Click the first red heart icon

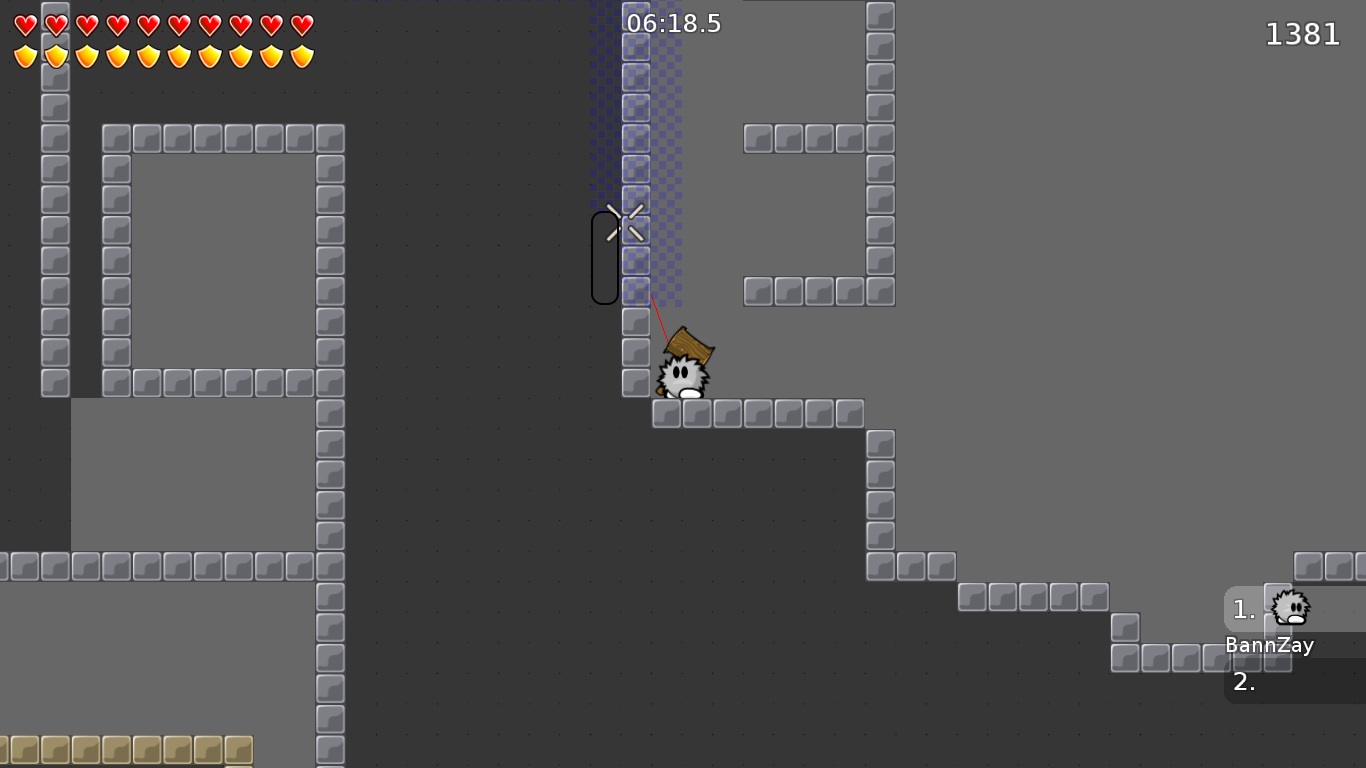coord(24,25)
